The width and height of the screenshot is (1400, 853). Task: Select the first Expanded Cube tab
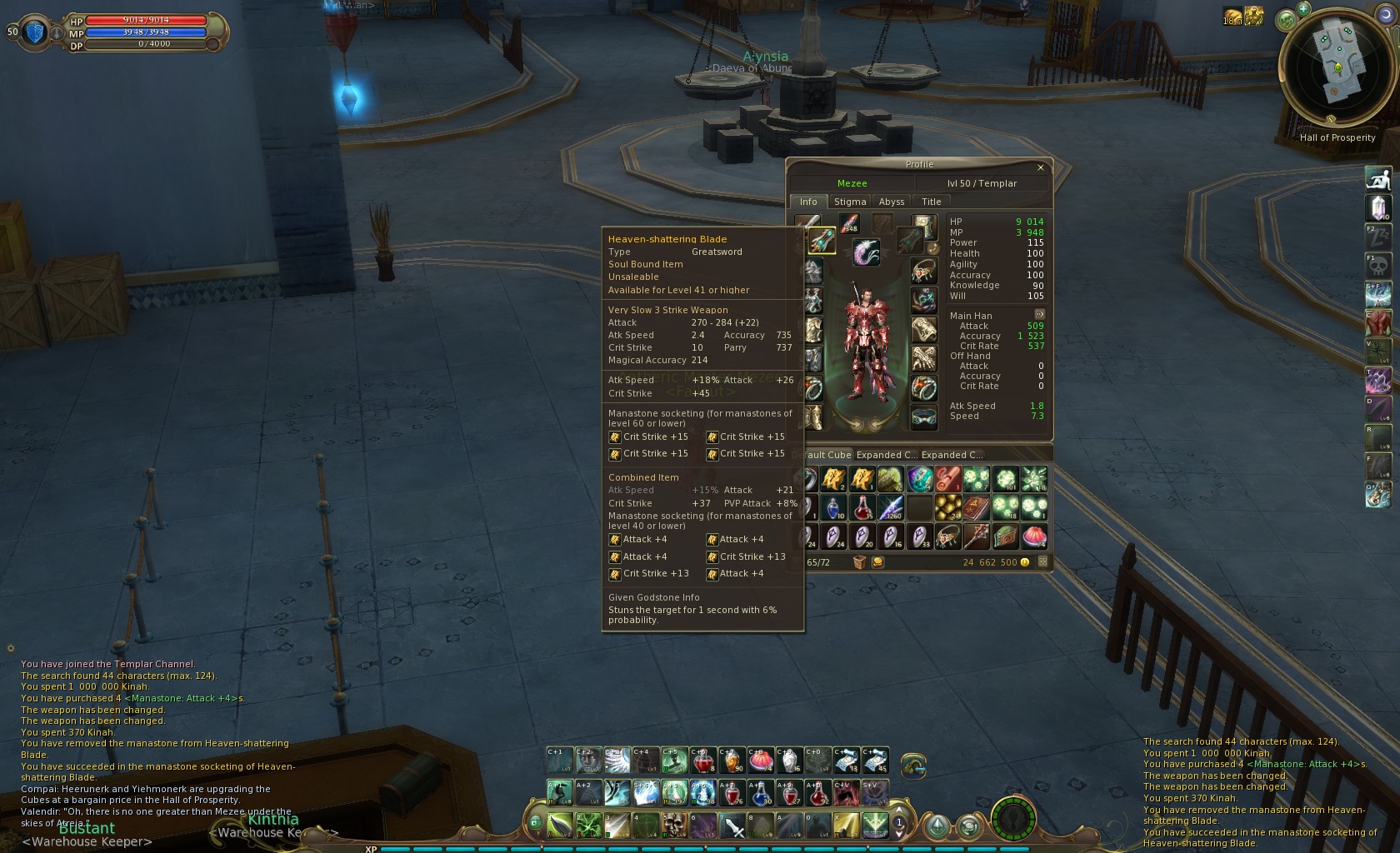pos(887,455)
